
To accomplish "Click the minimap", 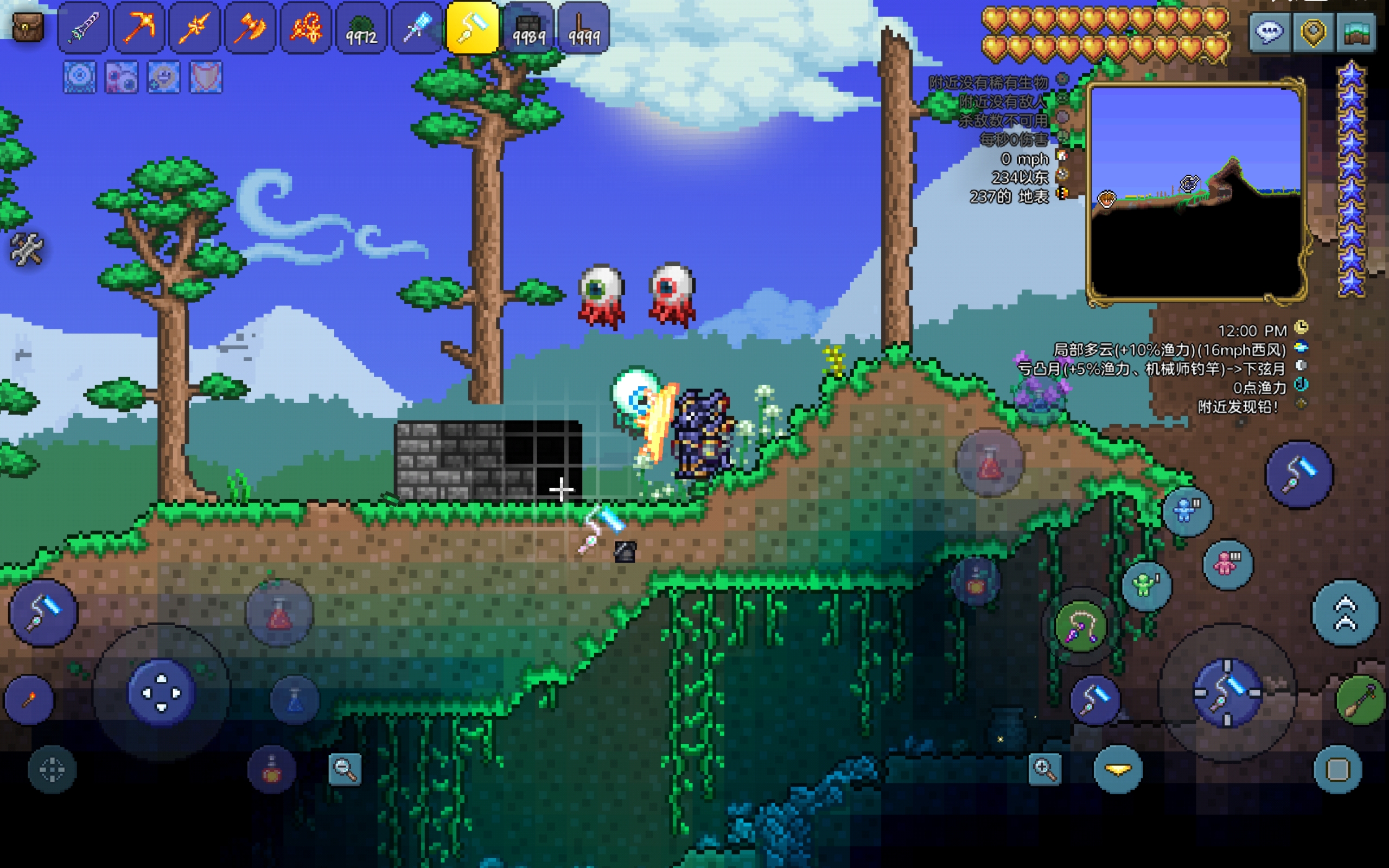I will [x=1195, y=192].
